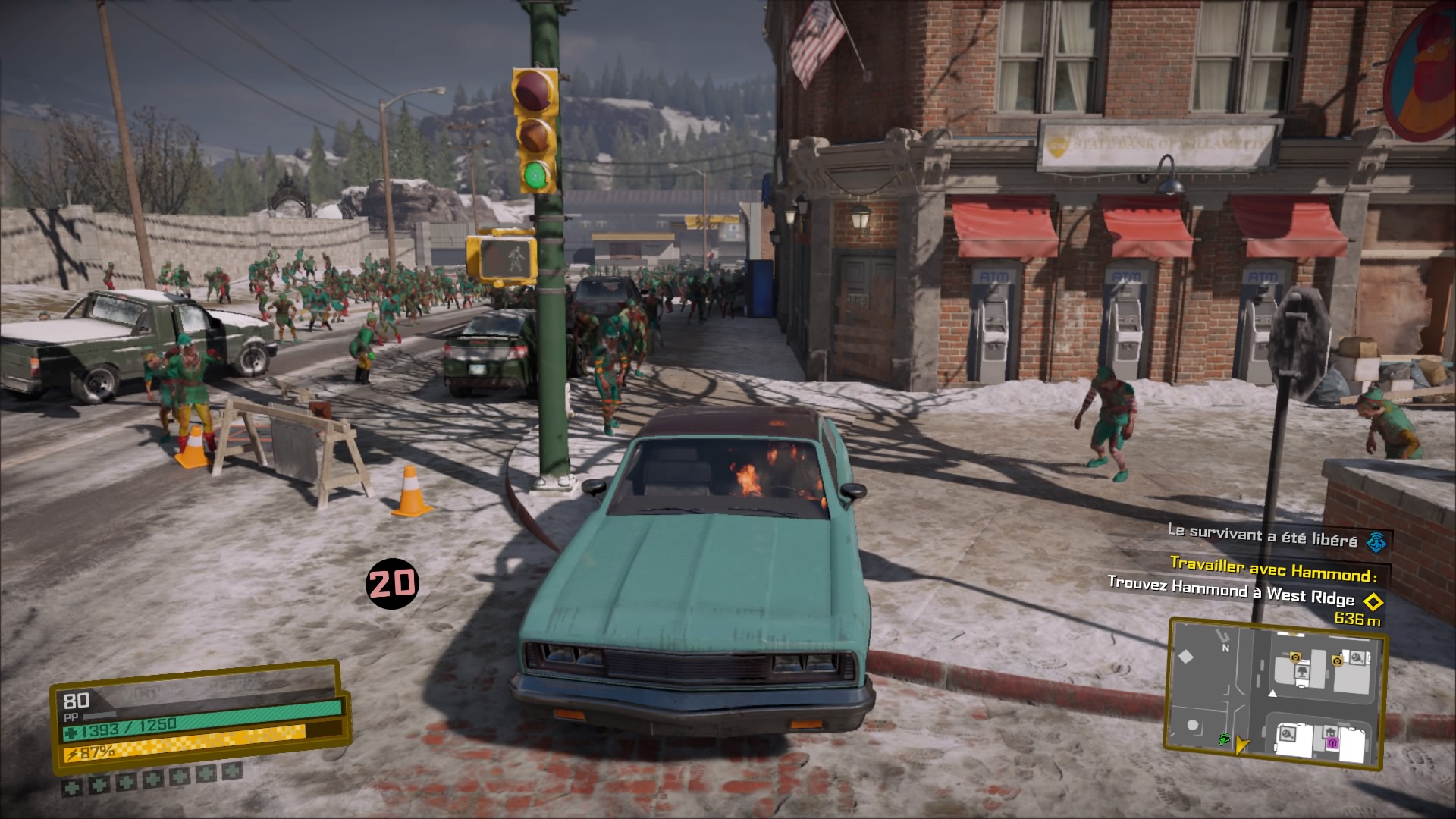Click the white player arrow on the minimap

click(1272, 695)
